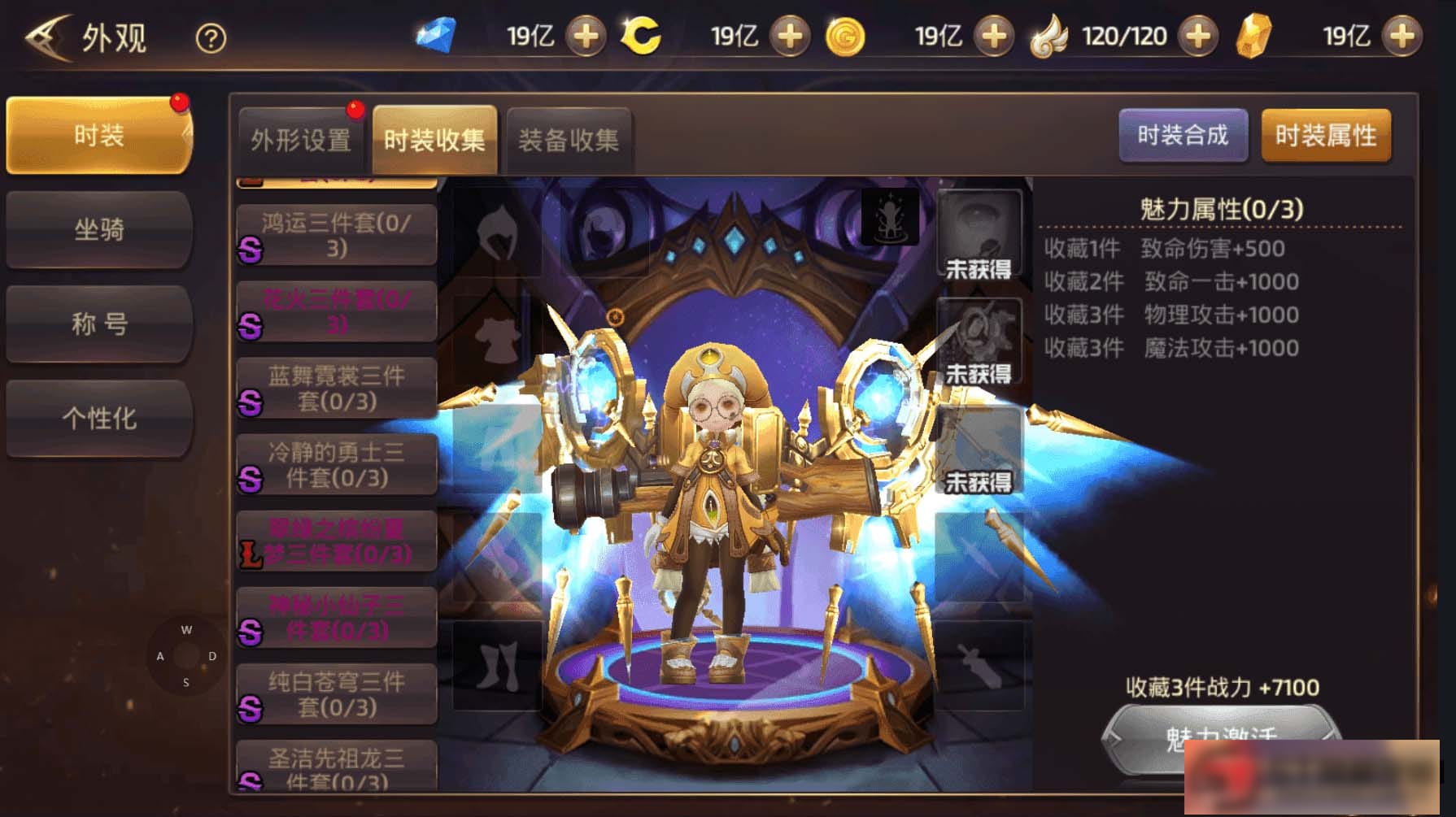Image resolution: width=1456 pixels, height=817 pixels.
Task: Click the boots equipment slot icon
Action: [x=499, y=665]
